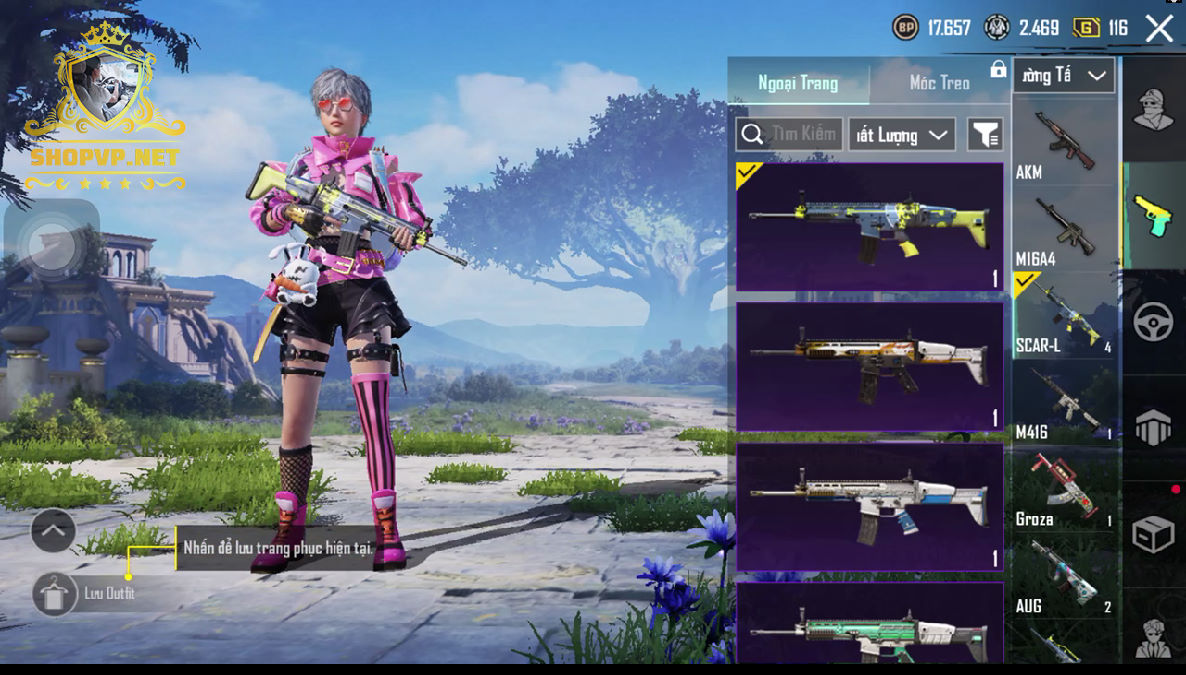Select the yellow-blue SCAR-L skin

click(869, 226)
